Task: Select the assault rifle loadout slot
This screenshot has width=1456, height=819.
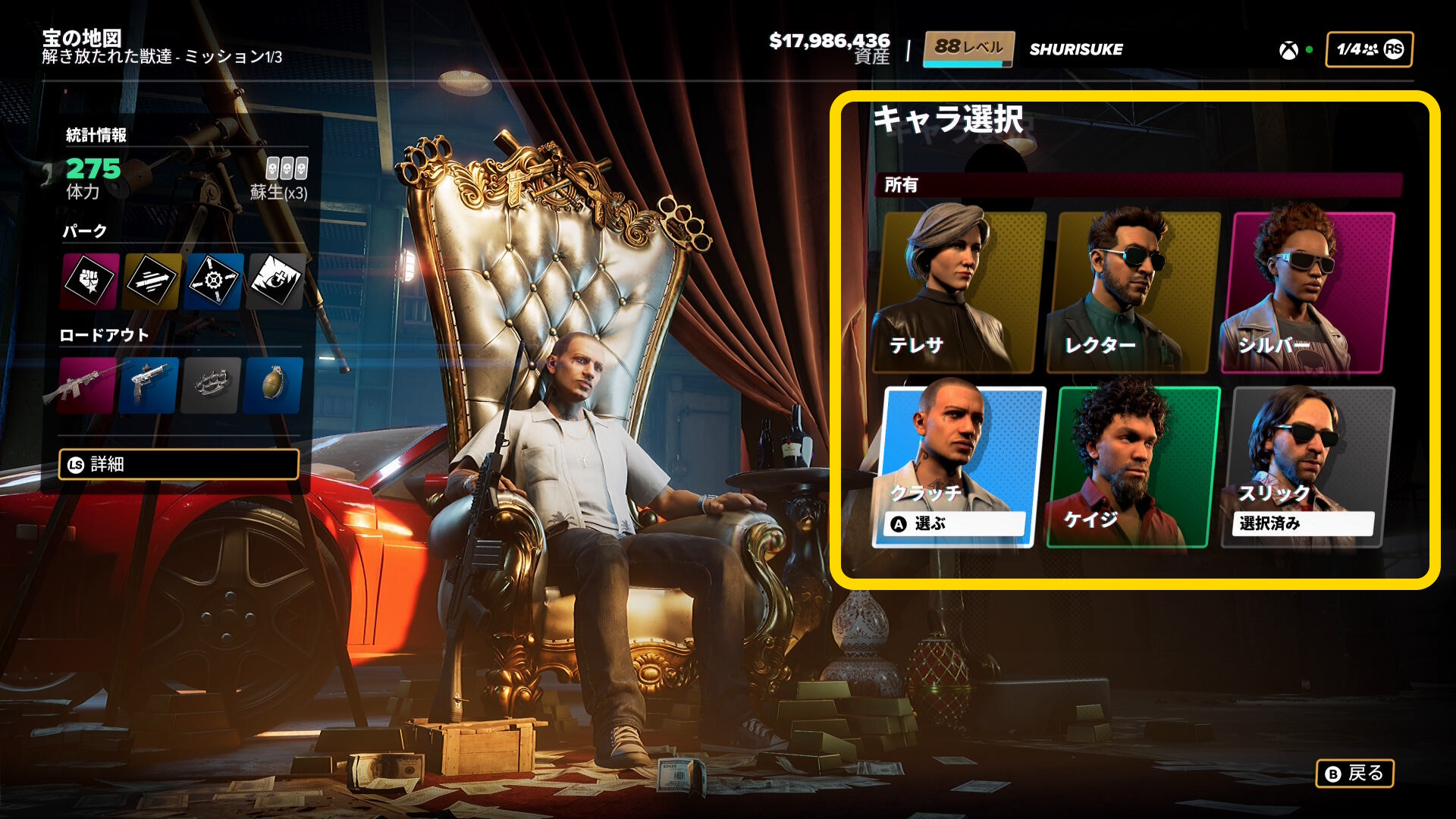Action: click(x=88, y=385)
